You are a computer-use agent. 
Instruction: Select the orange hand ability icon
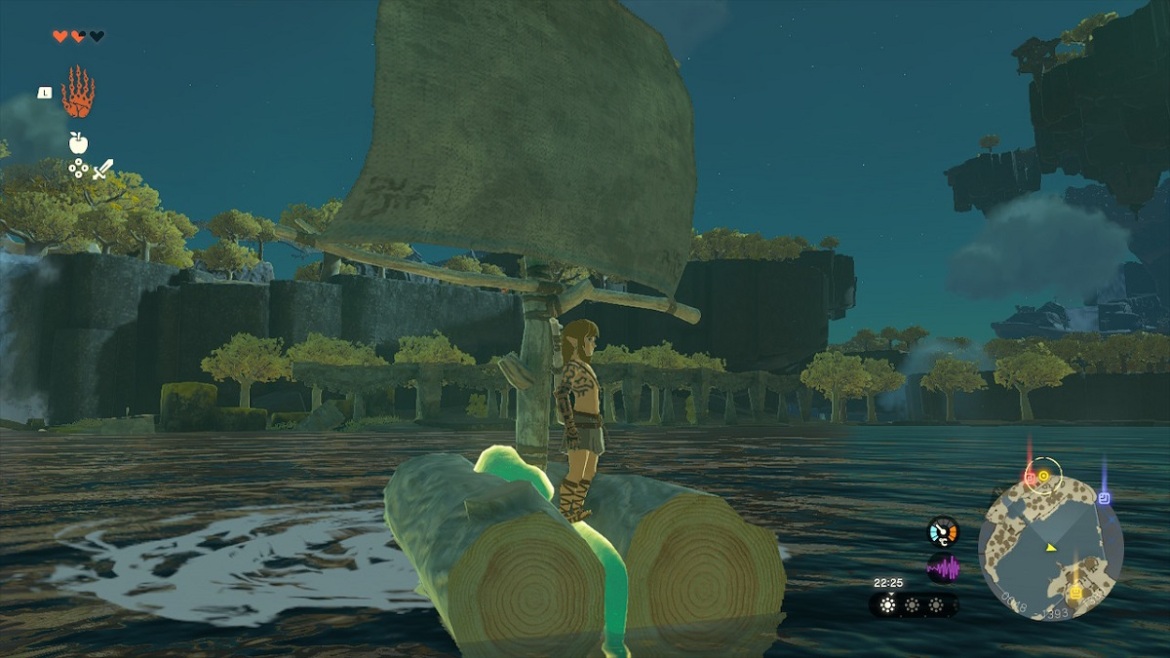pos(78,93)
